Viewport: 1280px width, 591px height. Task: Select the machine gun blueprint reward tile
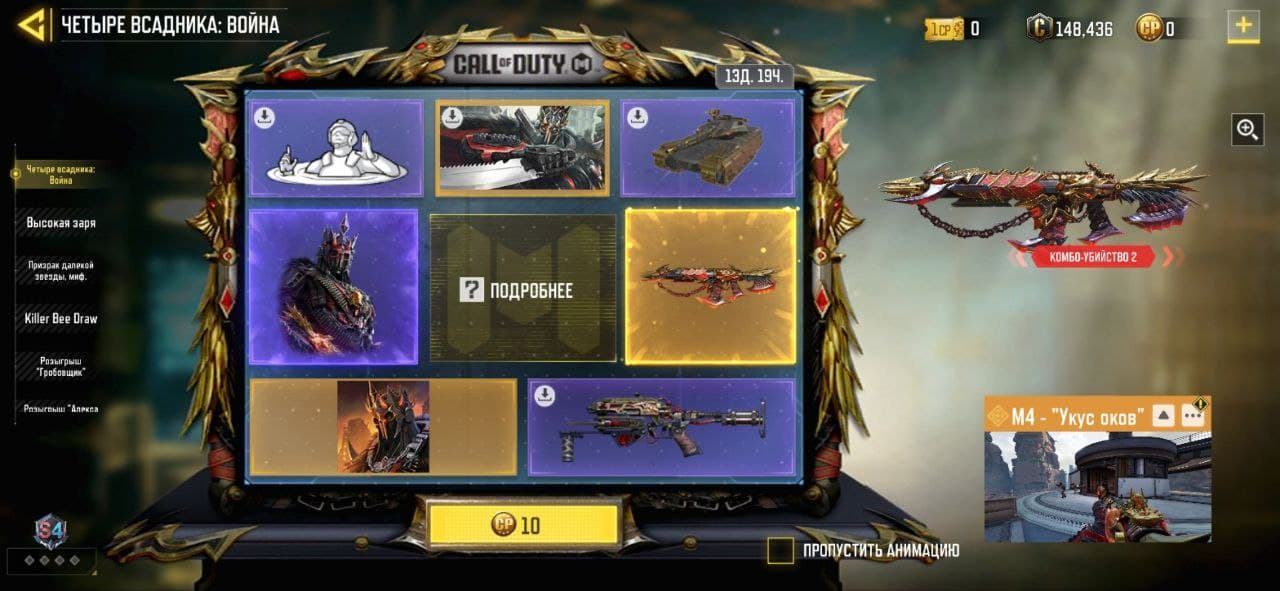click(661, 427)
